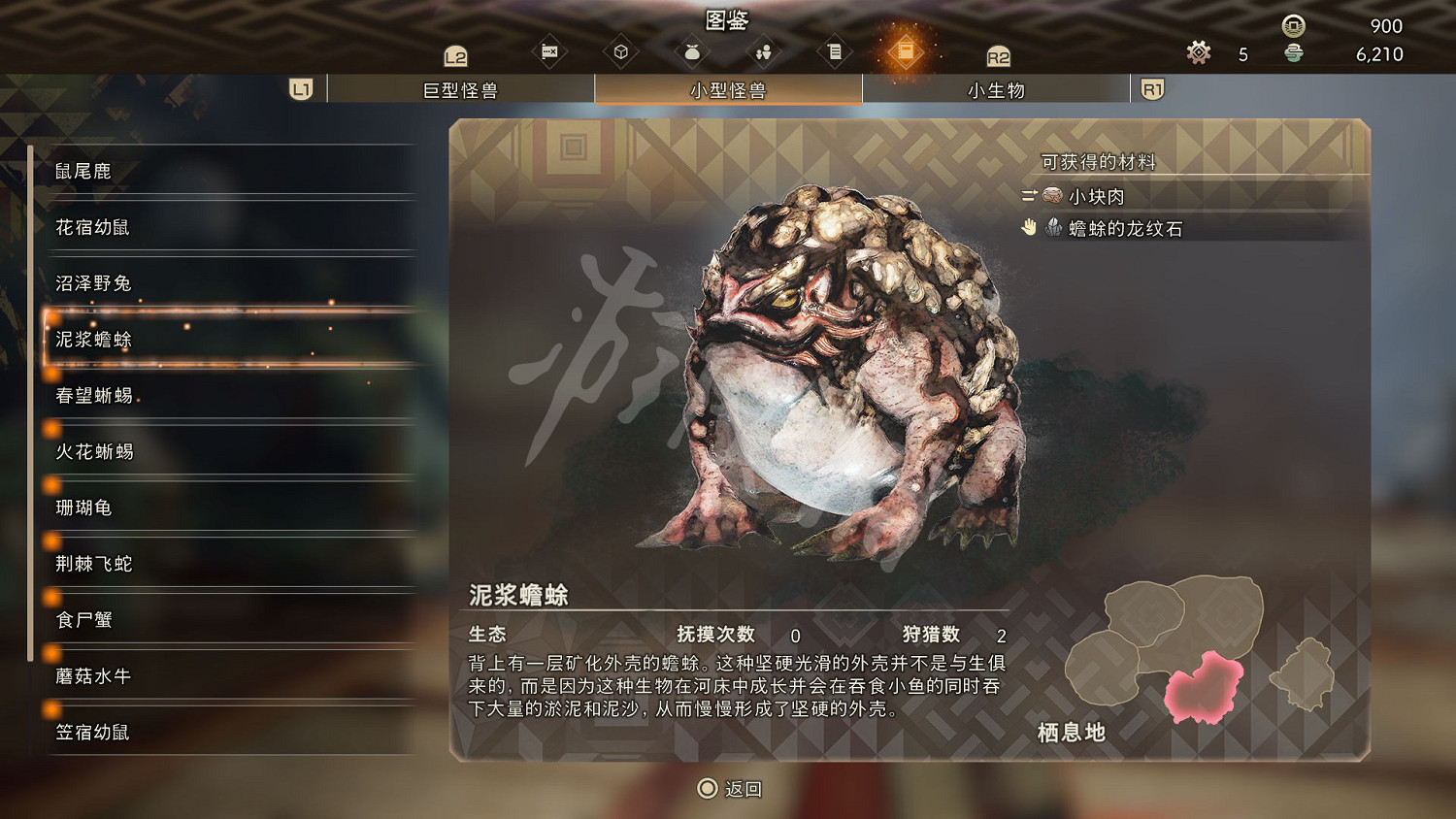
Task: Open the quest list category icon
Action: click(834, 50)
